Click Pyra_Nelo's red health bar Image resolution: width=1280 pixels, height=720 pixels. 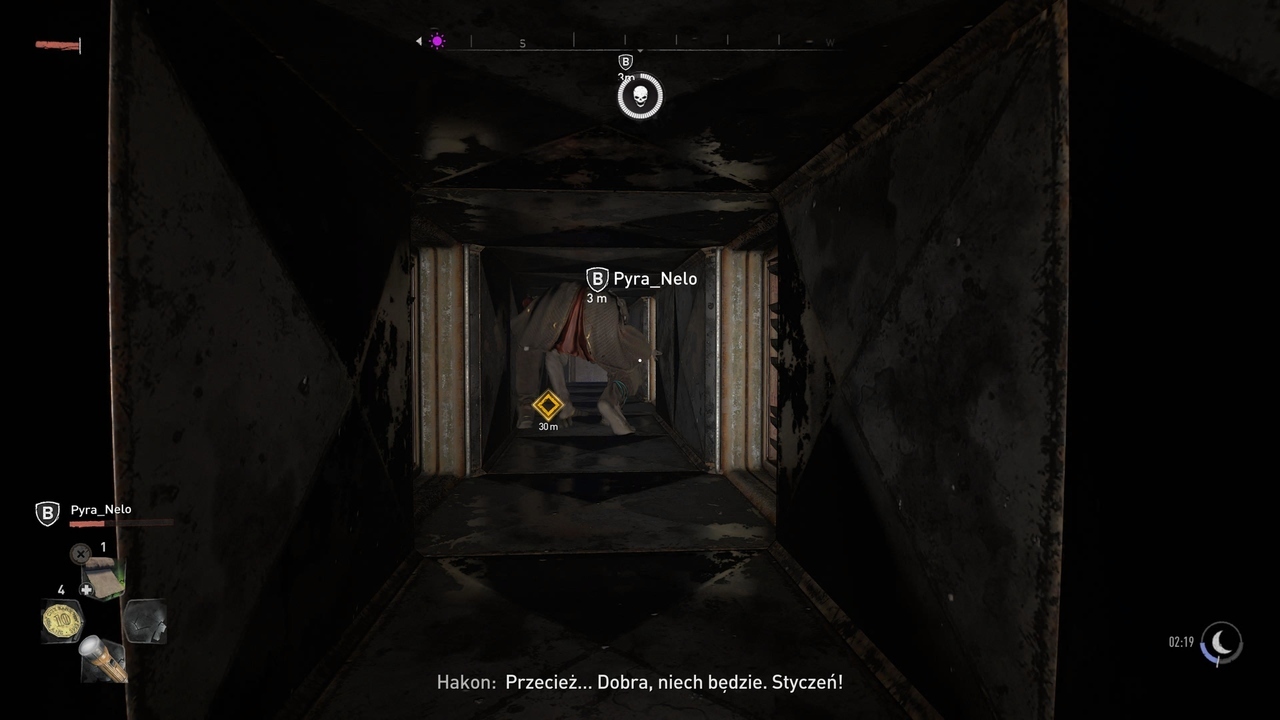click(88, 523)
